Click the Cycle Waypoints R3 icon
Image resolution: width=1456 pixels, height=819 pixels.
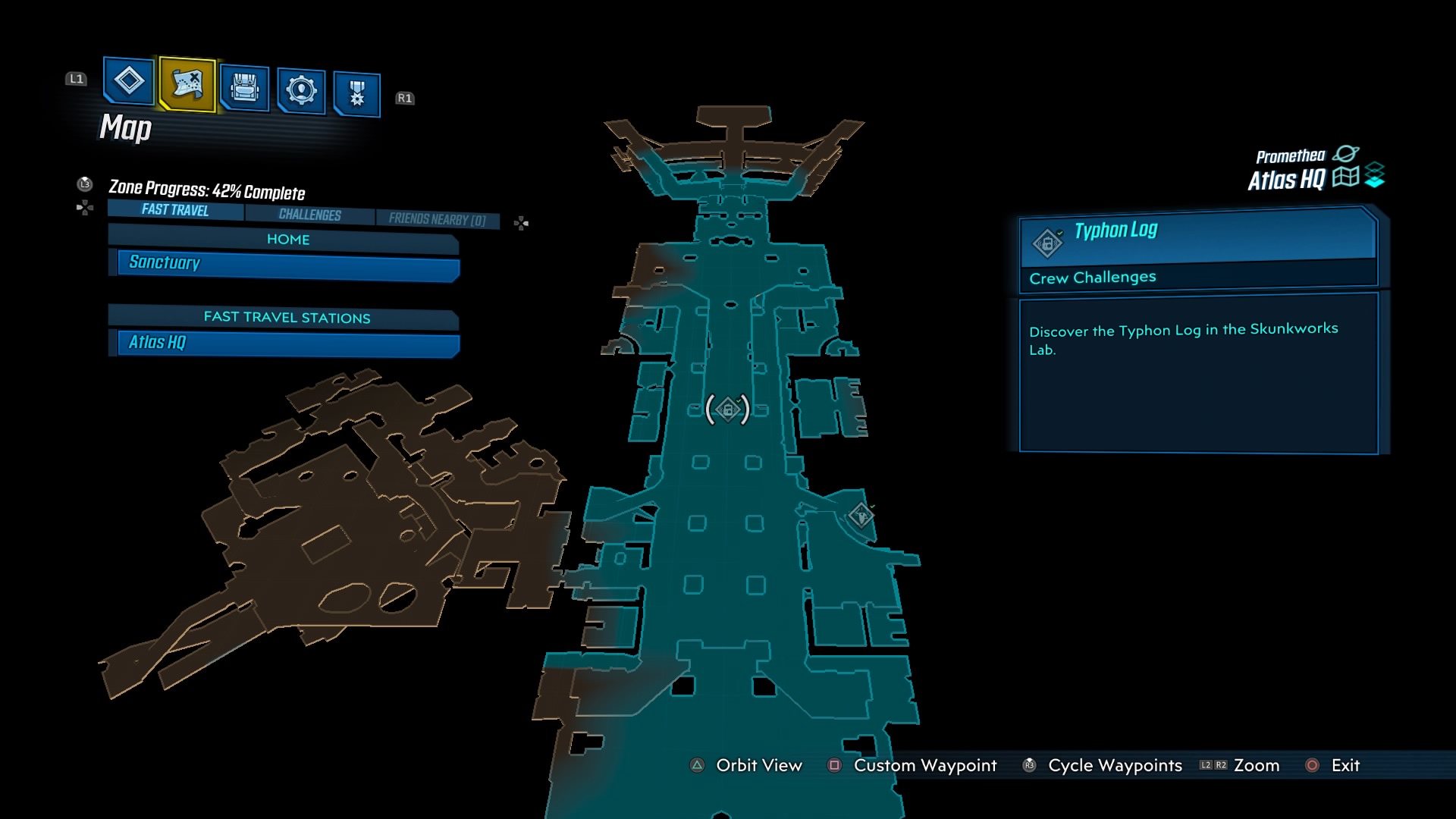[1029, 766]
